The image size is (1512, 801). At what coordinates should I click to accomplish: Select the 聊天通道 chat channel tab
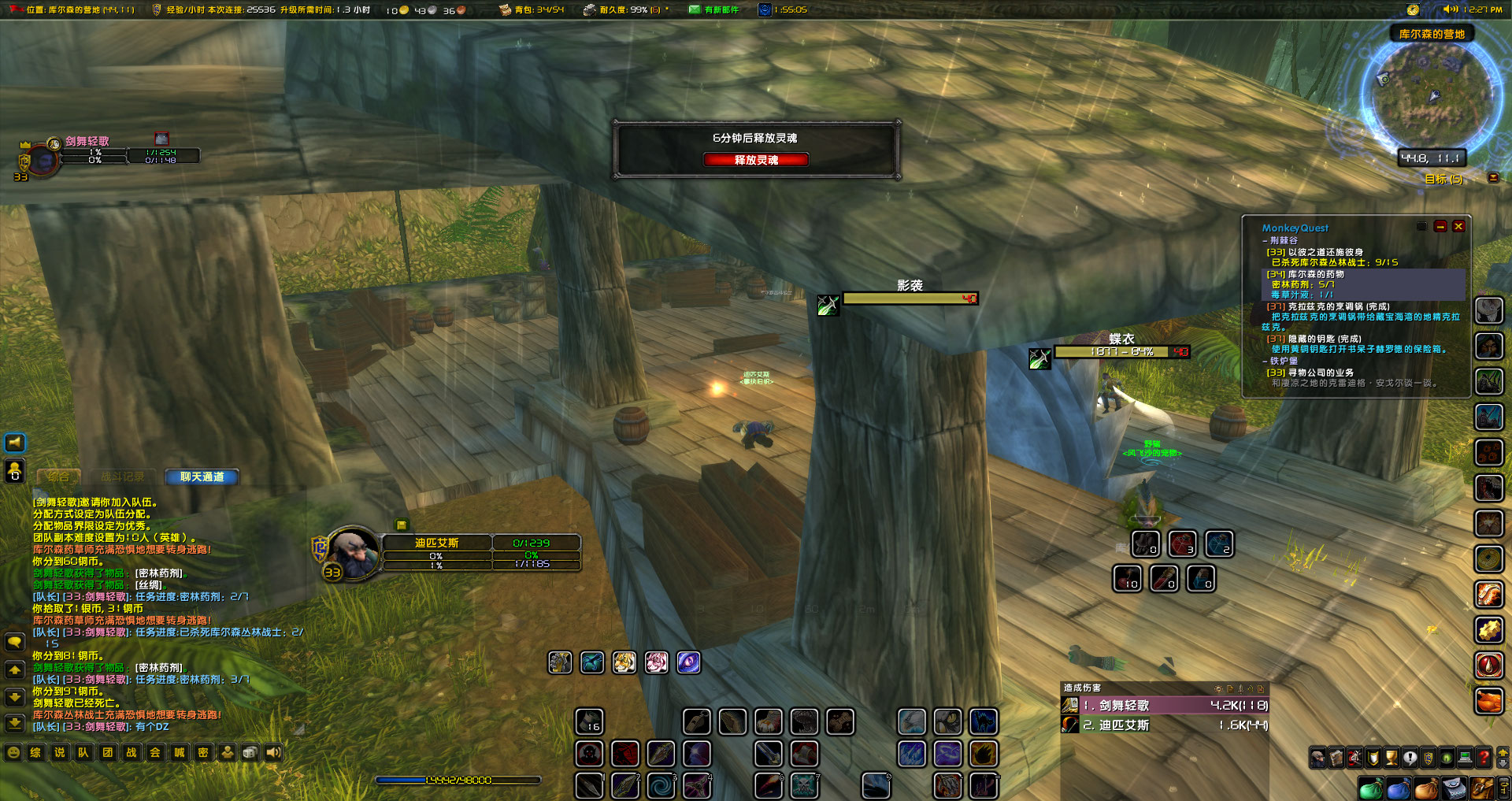coord(202,477)
